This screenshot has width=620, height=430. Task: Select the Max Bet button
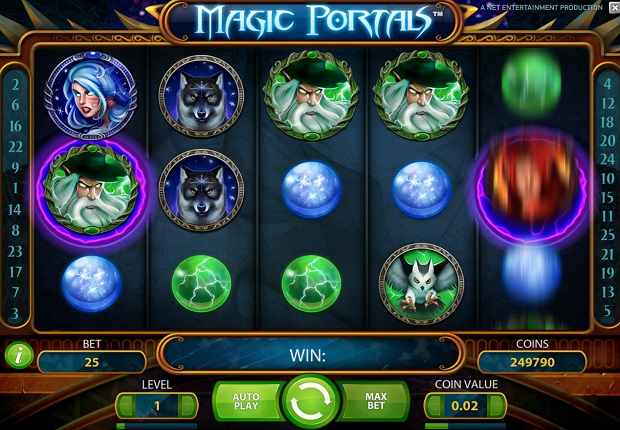[x=374, y=403]
